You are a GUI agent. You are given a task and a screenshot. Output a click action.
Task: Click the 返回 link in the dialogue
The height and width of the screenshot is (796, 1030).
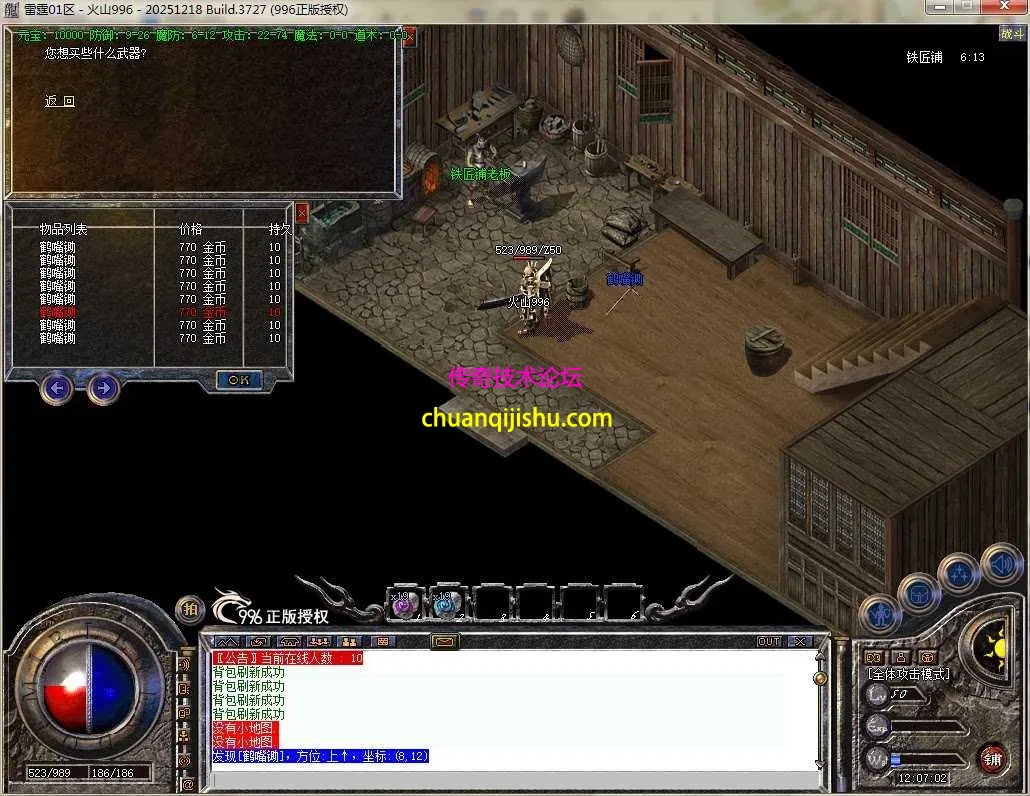point(60,101)
